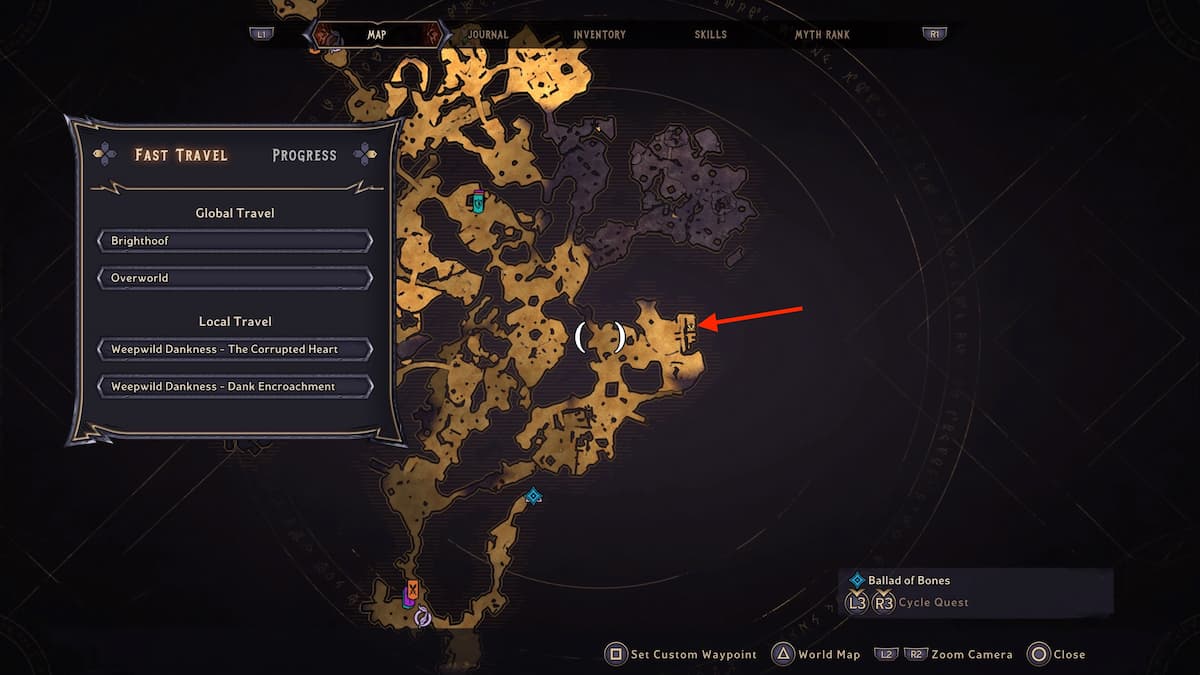Select the teal vending machine map marker
Image resolution: width=1200 pixels, height=675 pixels.
pos(479,202)
